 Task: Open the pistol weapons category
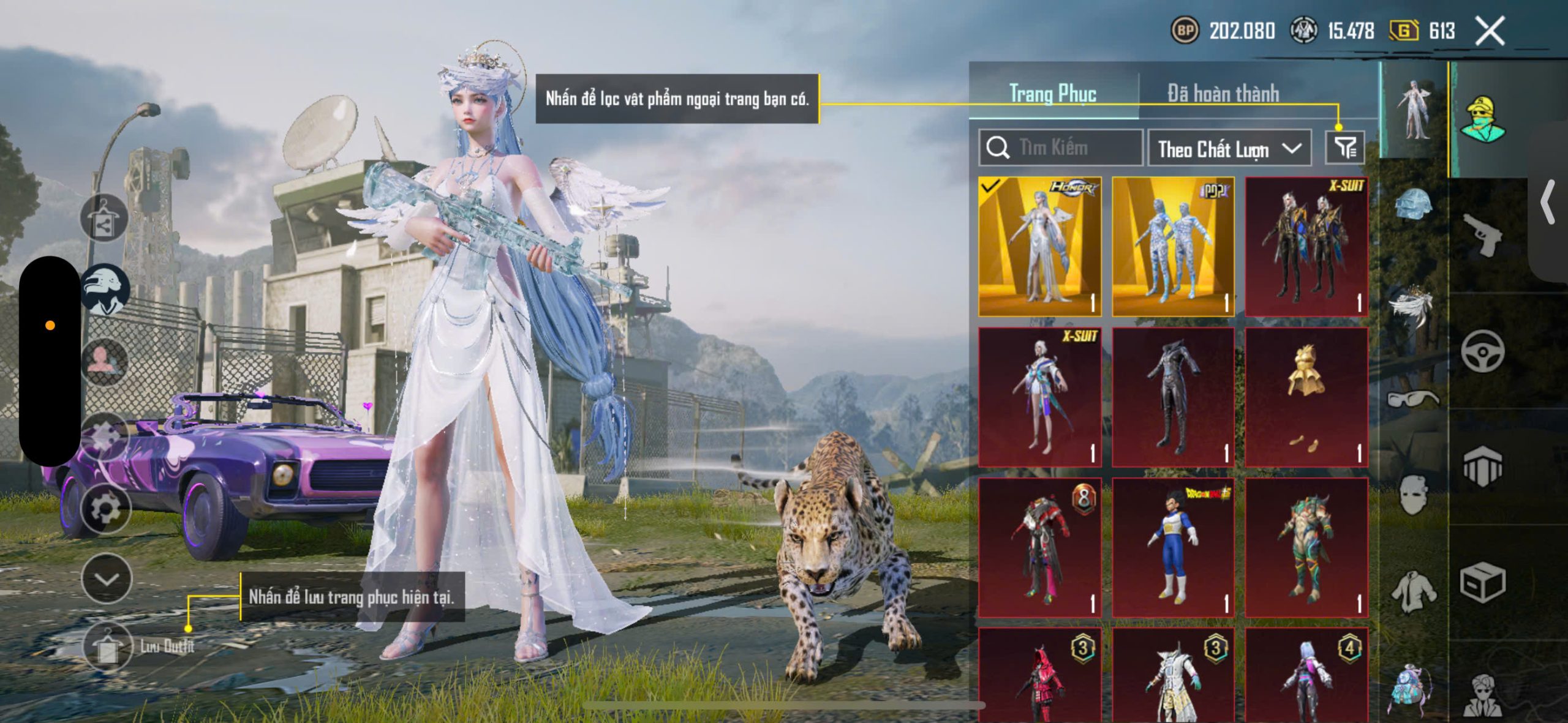[x=1482, y=235]
